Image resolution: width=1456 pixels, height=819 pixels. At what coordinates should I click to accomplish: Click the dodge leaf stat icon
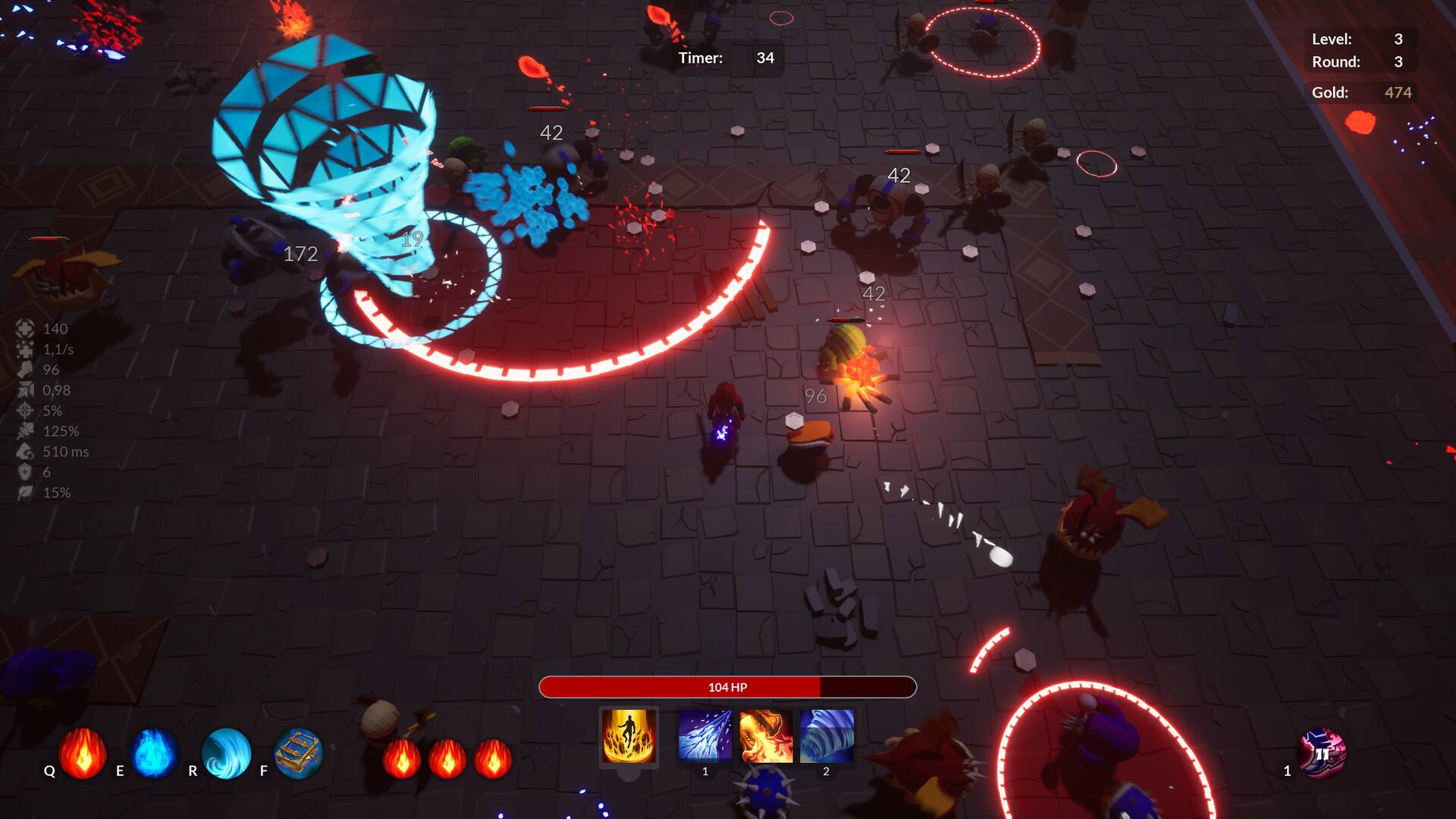click(x=25, y=492)
